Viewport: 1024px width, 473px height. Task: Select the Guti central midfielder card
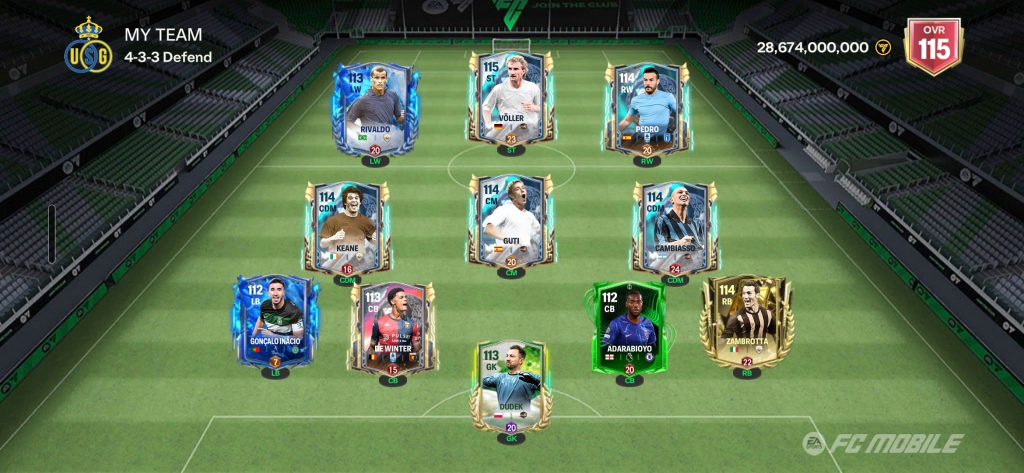[x=510, y=221]
